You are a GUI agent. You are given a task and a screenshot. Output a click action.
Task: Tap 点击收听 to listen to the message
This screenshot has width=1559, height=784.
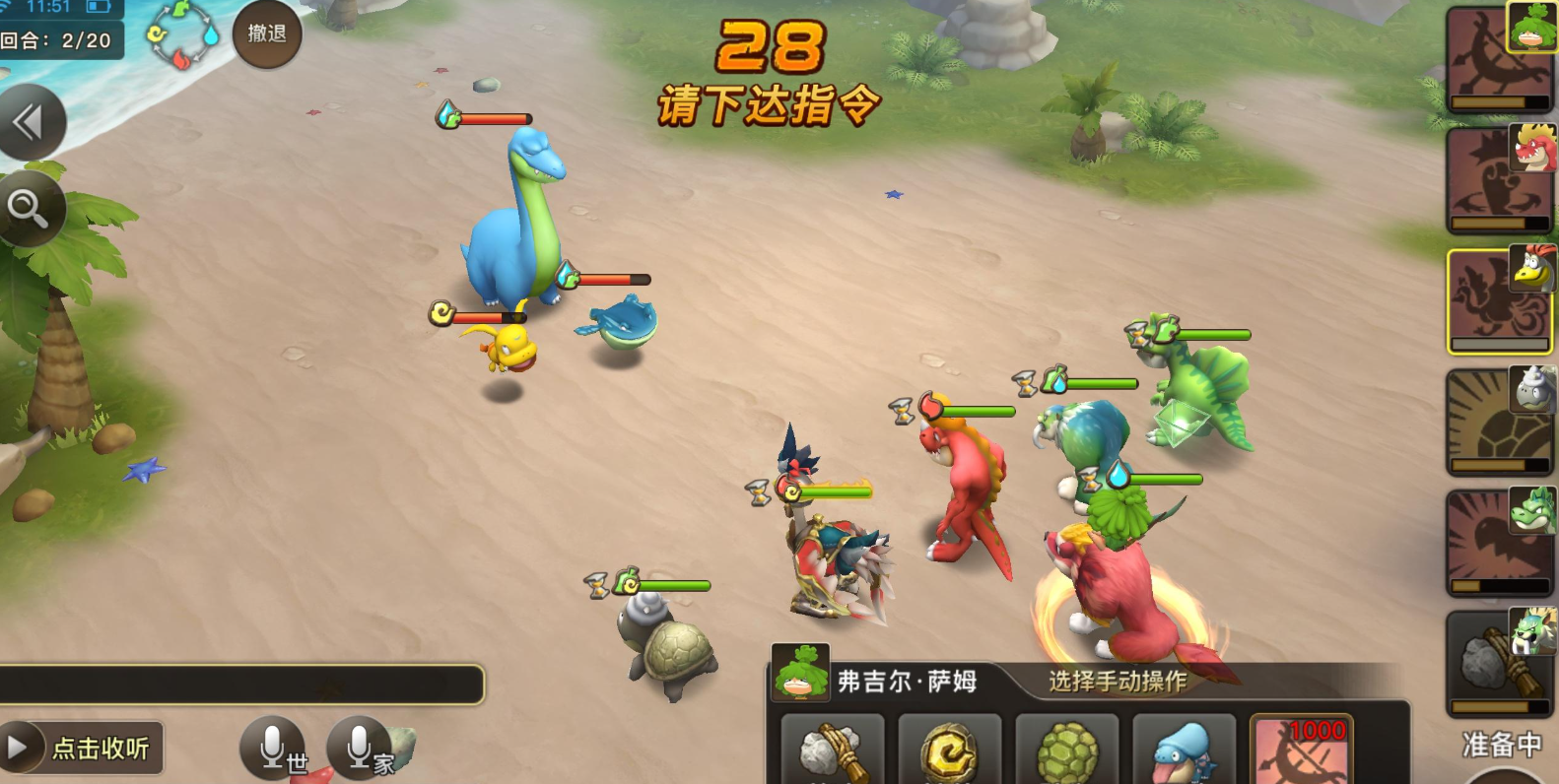pos(79,749)
